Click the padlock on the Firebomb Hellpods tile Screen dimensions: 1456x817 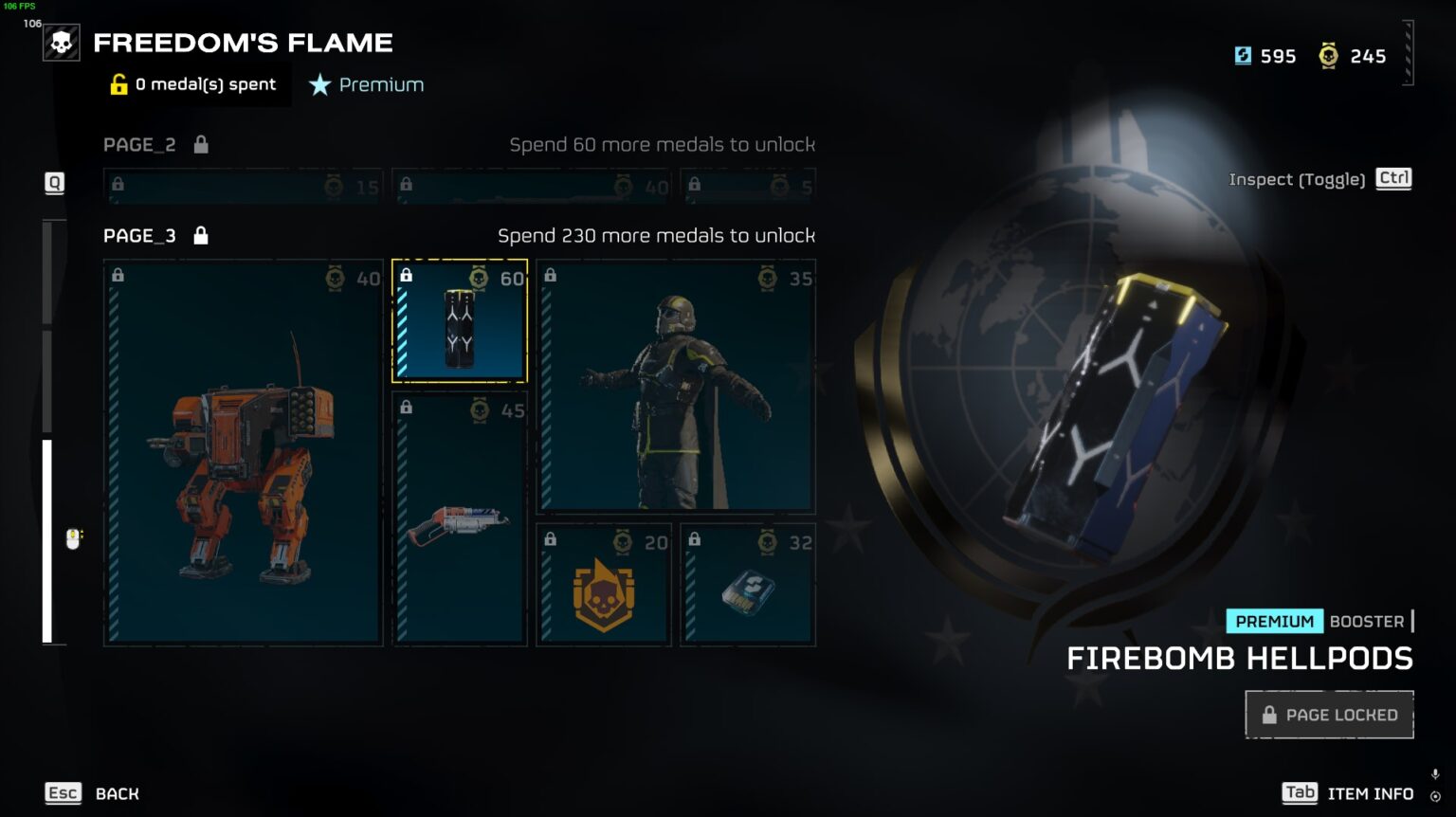(408, 275)
